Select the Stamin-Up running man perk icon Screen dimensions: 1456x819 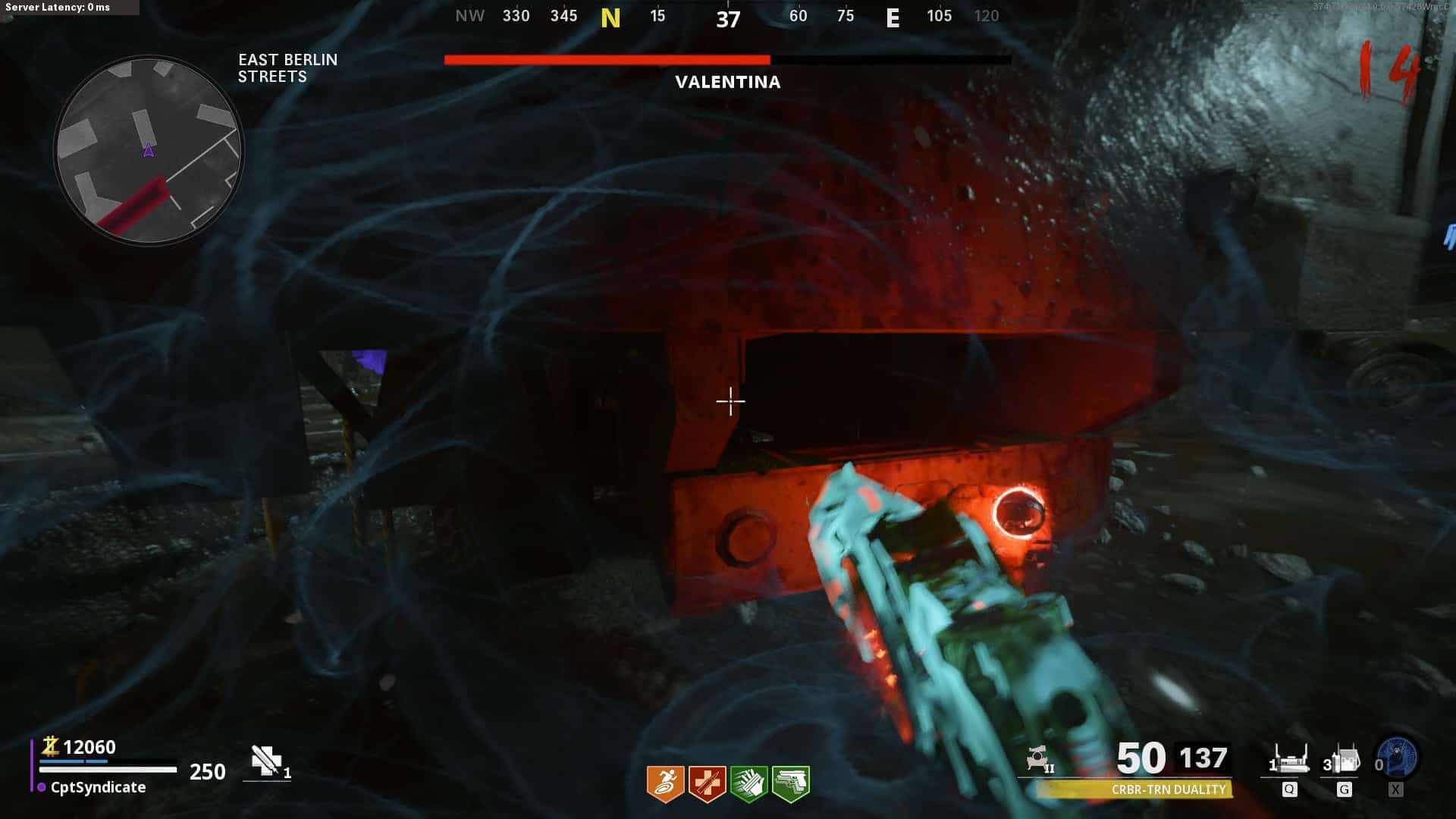665,783
